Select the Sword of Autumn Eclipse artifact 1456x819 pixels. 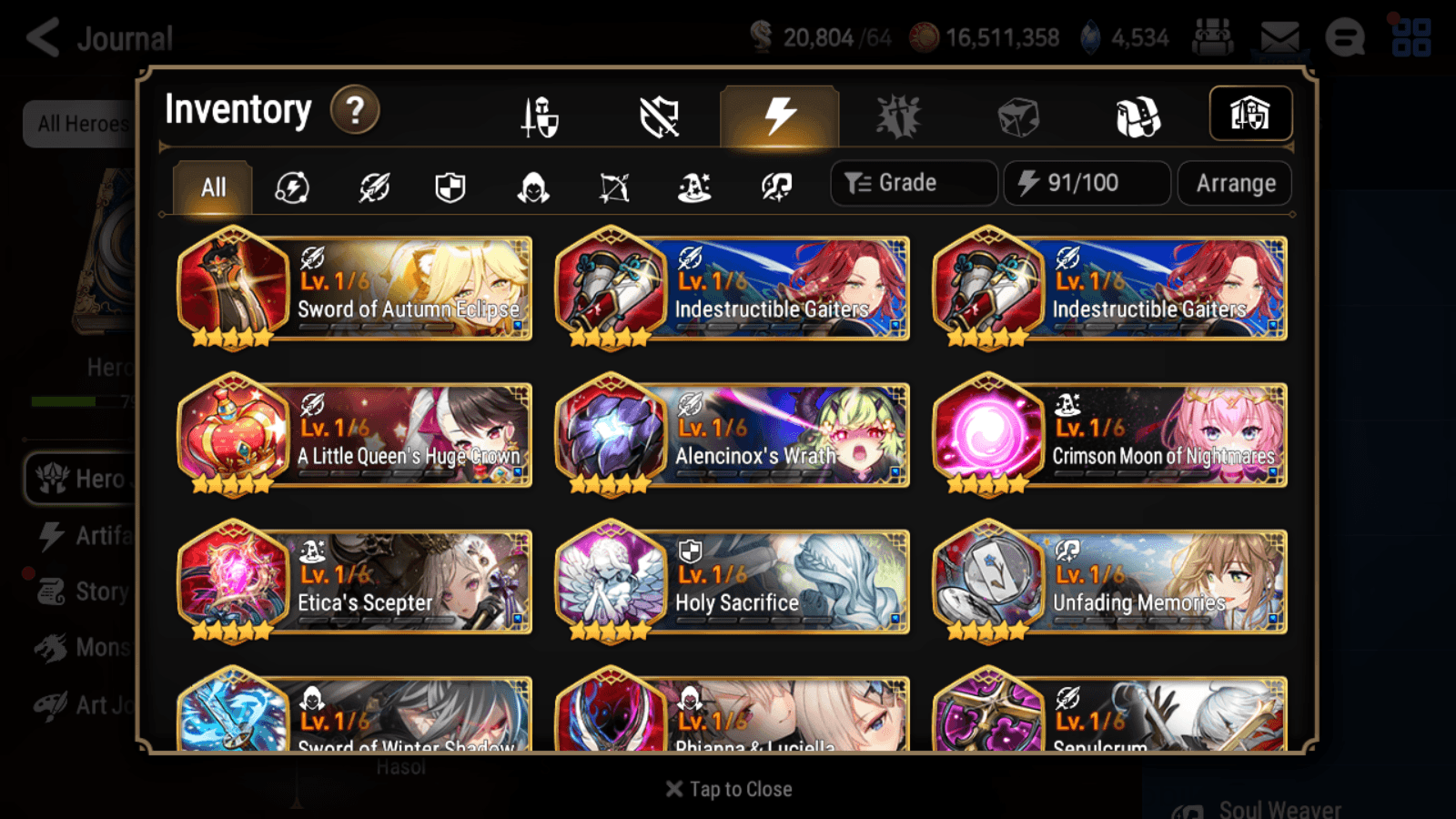click(355, 289)
